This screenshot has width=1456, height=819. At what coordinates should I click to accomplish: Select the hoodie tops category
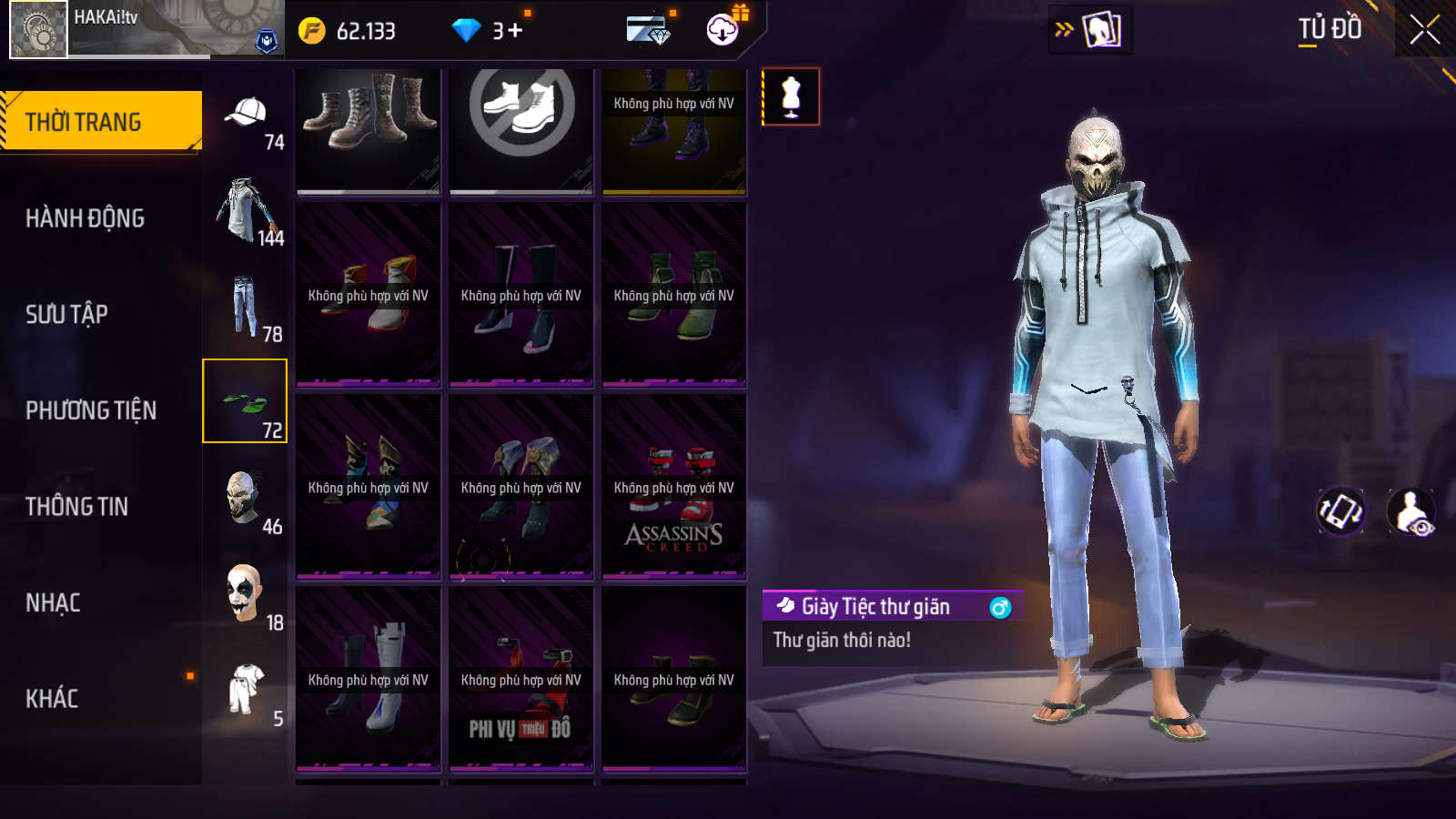pyautogui.click(x=246, y=211)
